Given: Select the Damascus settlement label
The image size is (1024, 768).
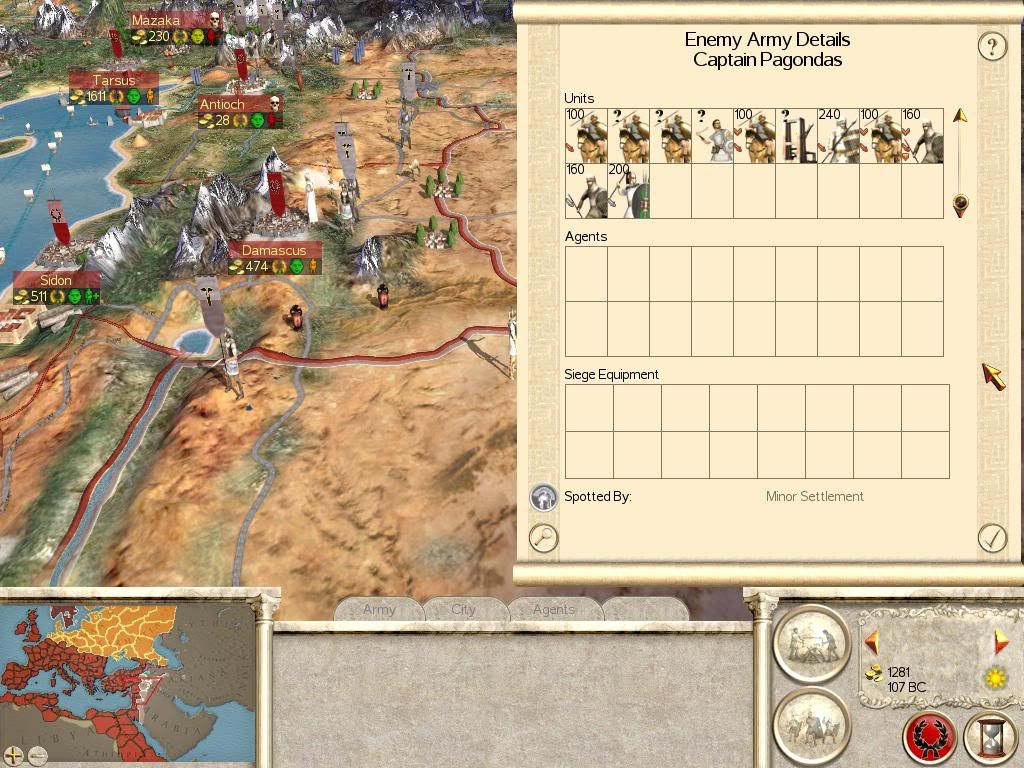Looking at the screenshot, I should (x=273, y=250).
